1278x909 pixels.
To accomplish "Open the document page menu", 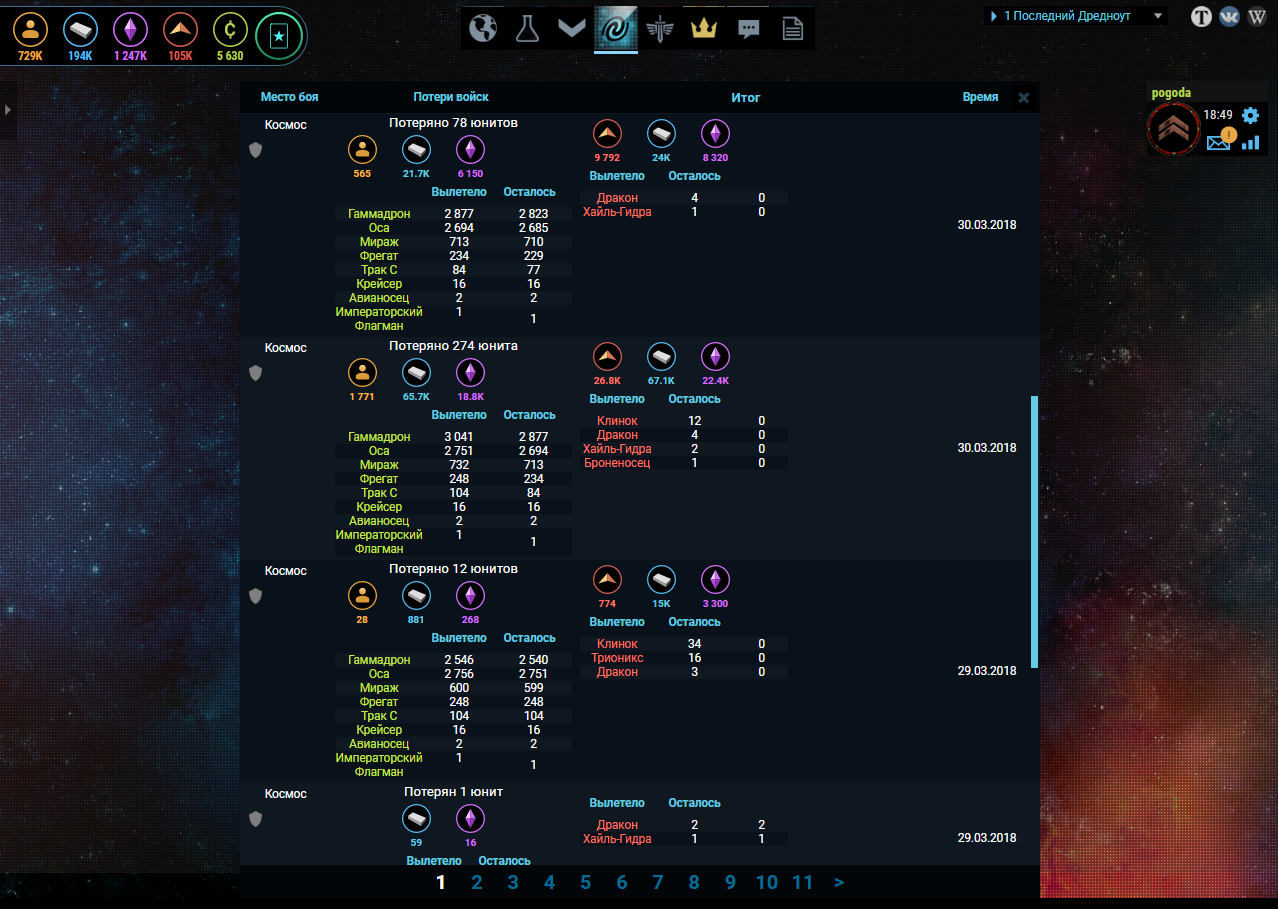I will coord(792,29).
